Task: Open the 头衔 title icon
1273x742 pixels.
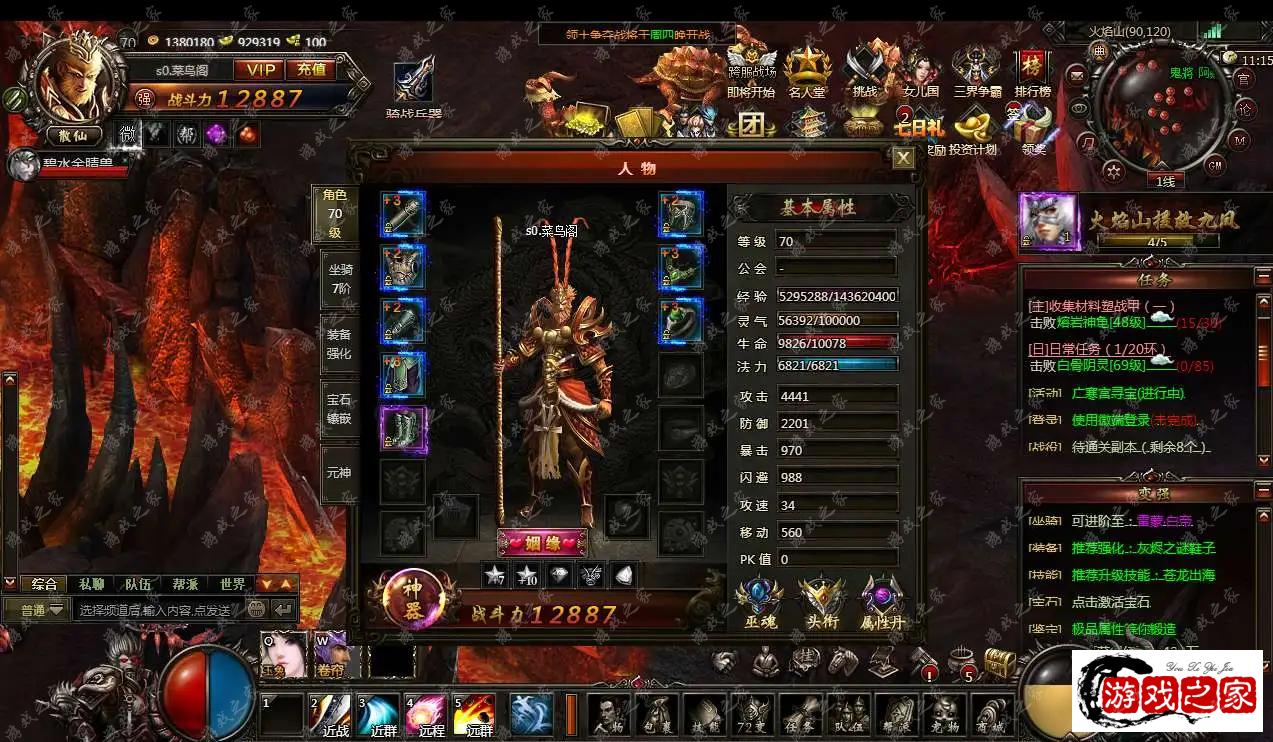Action: 821,603
